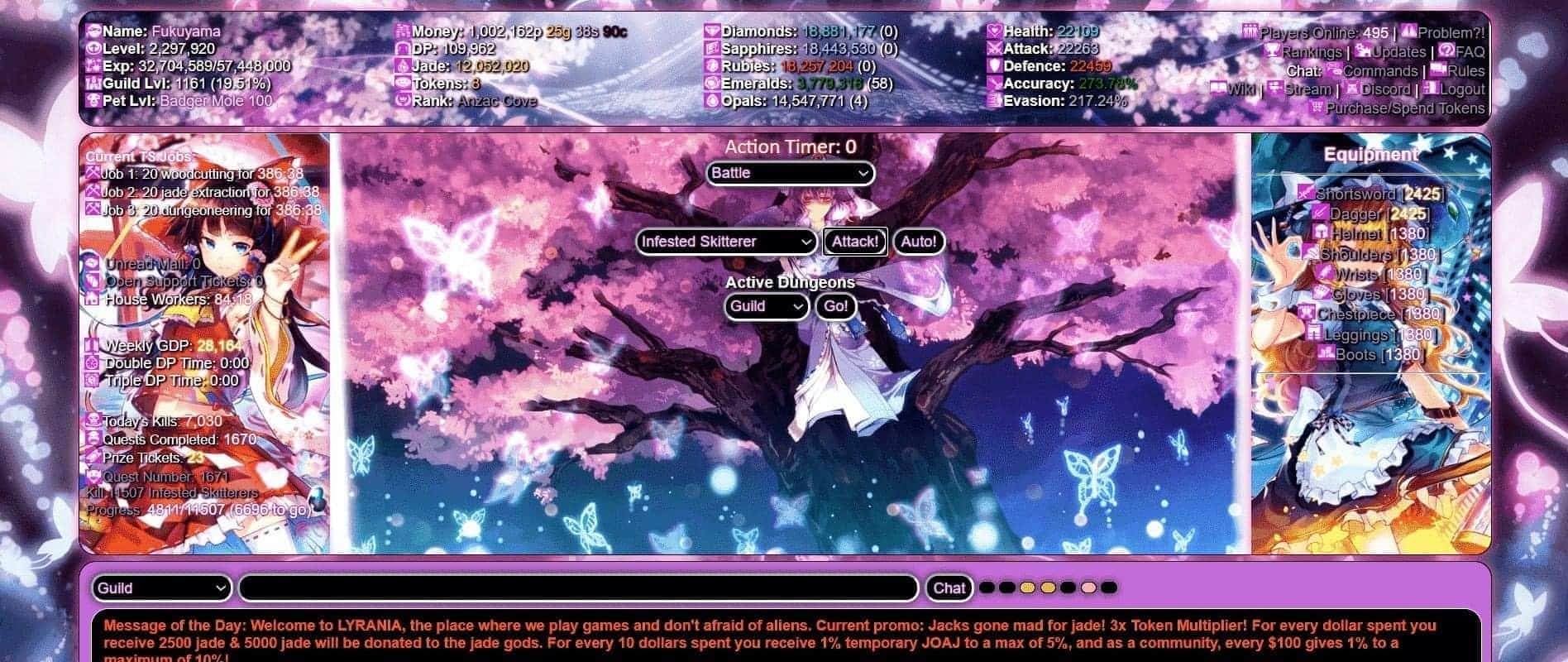1568x662 pixels.
Task: Click the Chat Commands icon
Action: (x=1336, y=71)
